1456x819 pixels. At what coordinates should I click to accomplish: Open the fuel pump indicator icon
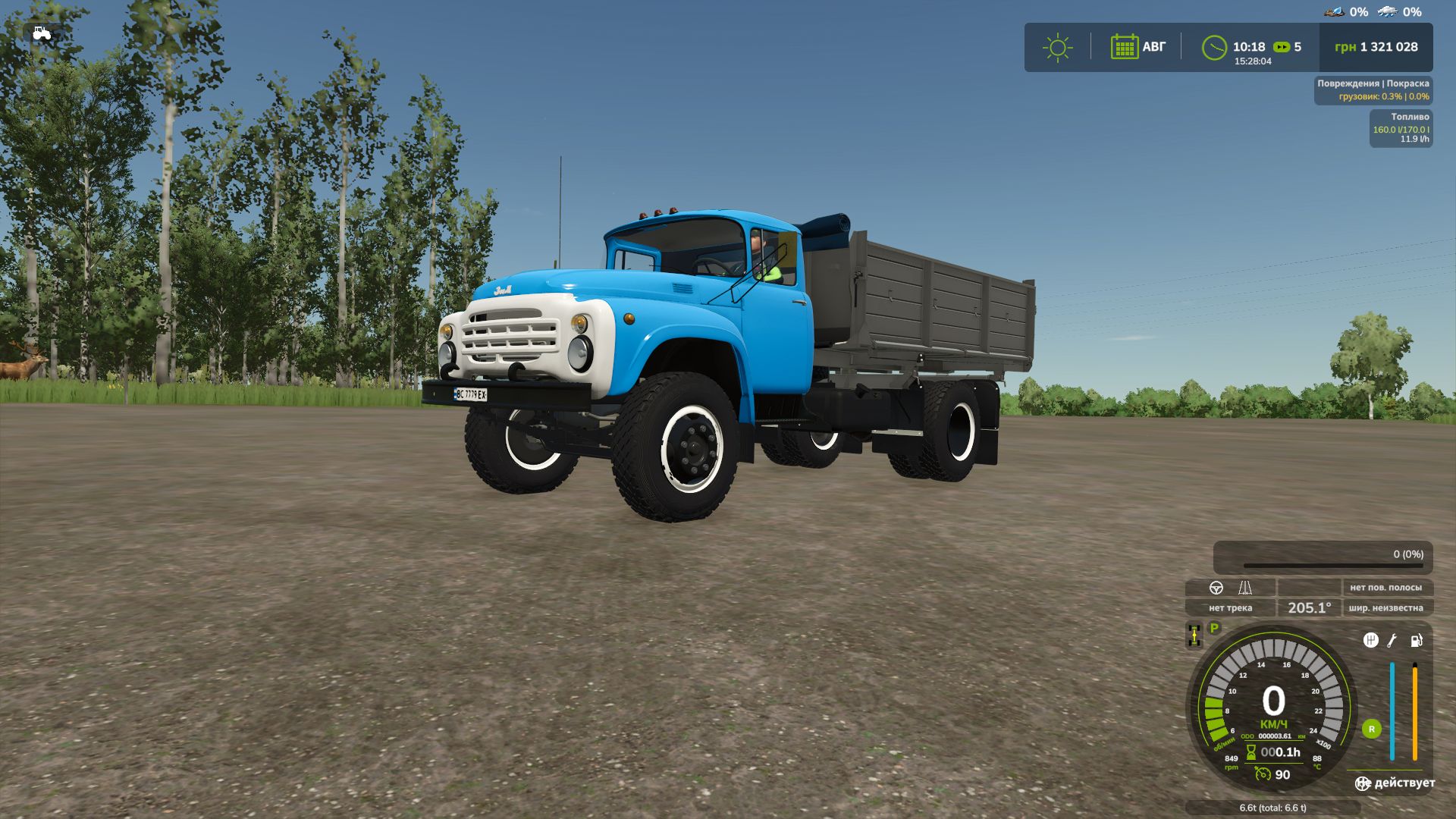pos(1416,641)
